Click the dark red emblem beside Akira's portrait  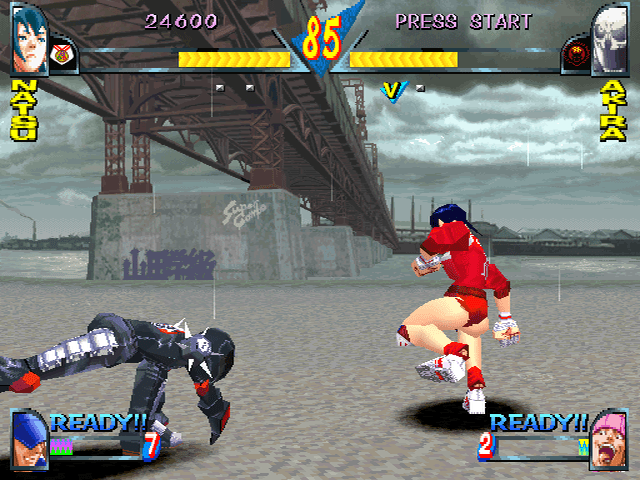pos(576,51)
